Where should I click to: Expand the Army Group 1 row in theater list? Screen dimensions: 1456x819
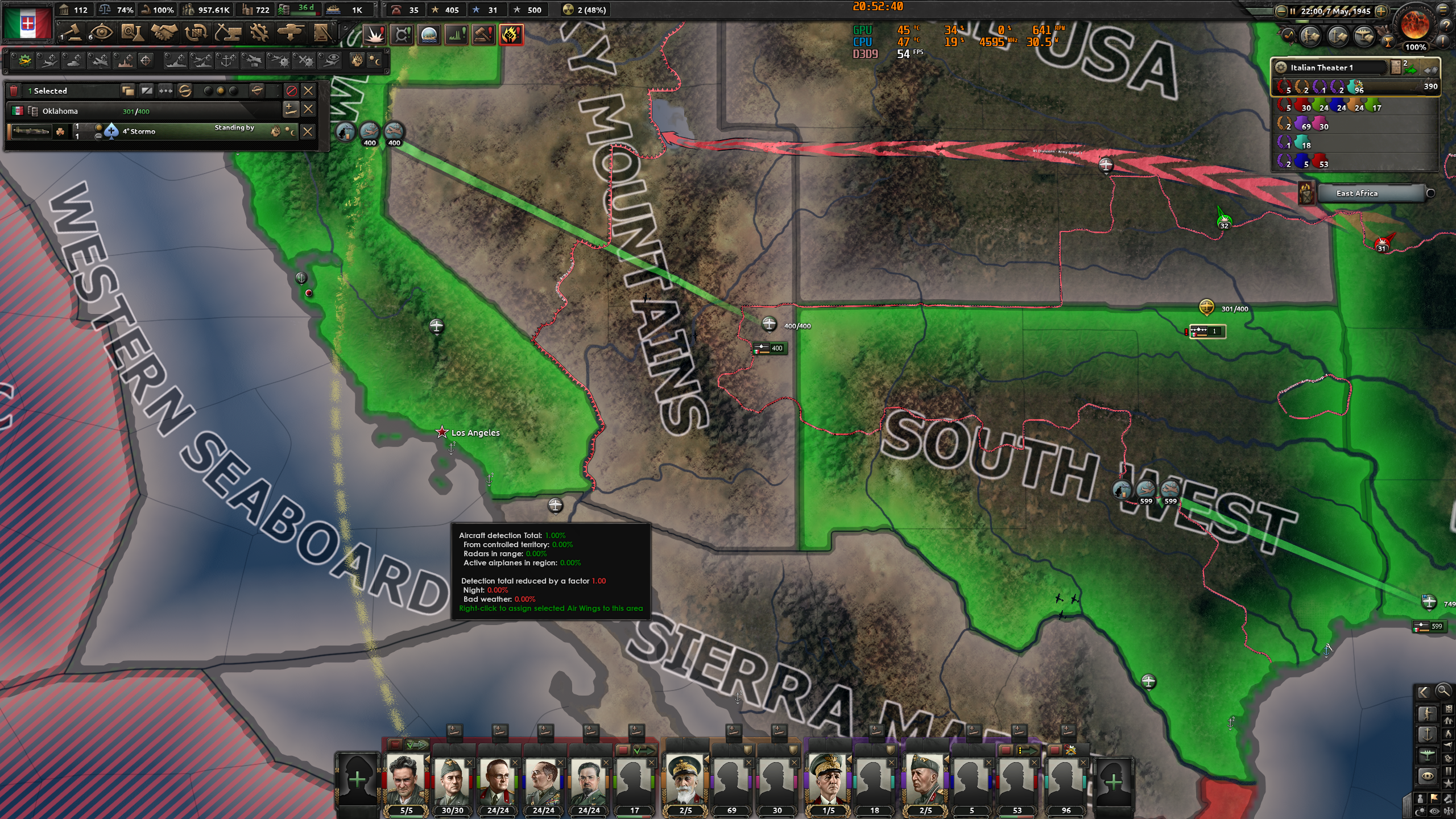[x=1337, y=88]
